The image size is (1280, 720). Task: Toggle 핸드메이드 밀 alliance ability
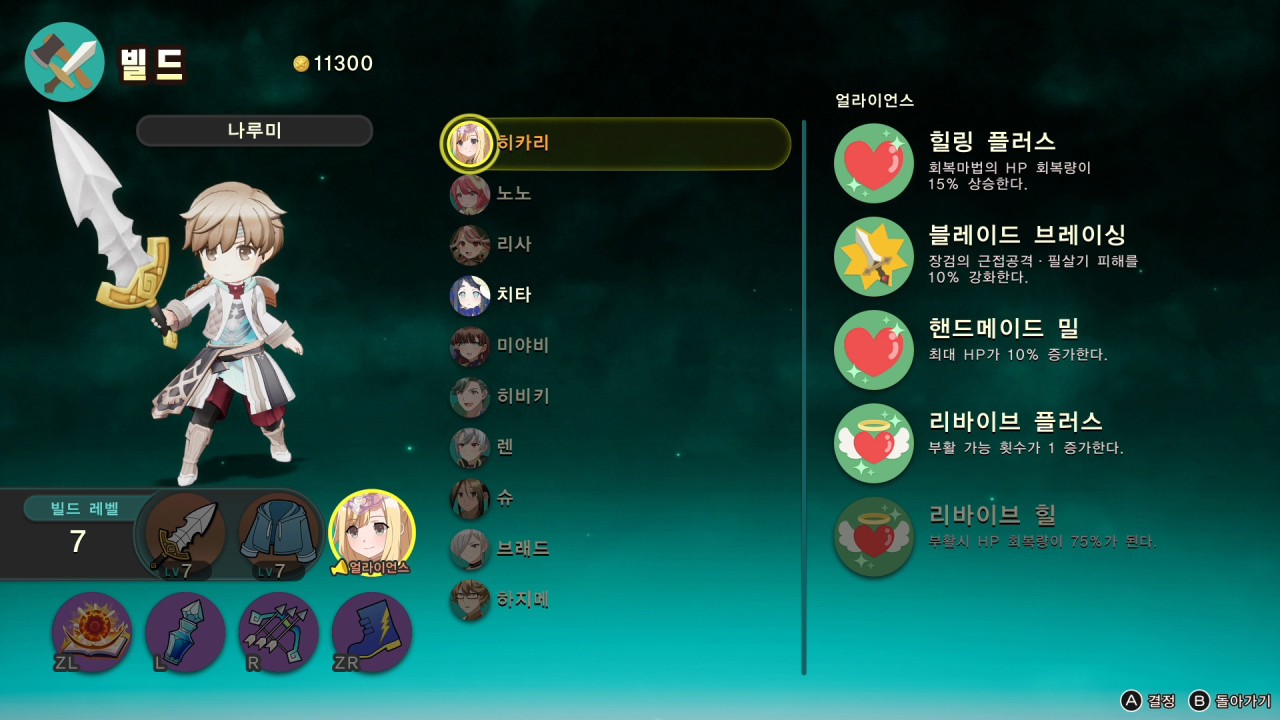coord(872,349)
